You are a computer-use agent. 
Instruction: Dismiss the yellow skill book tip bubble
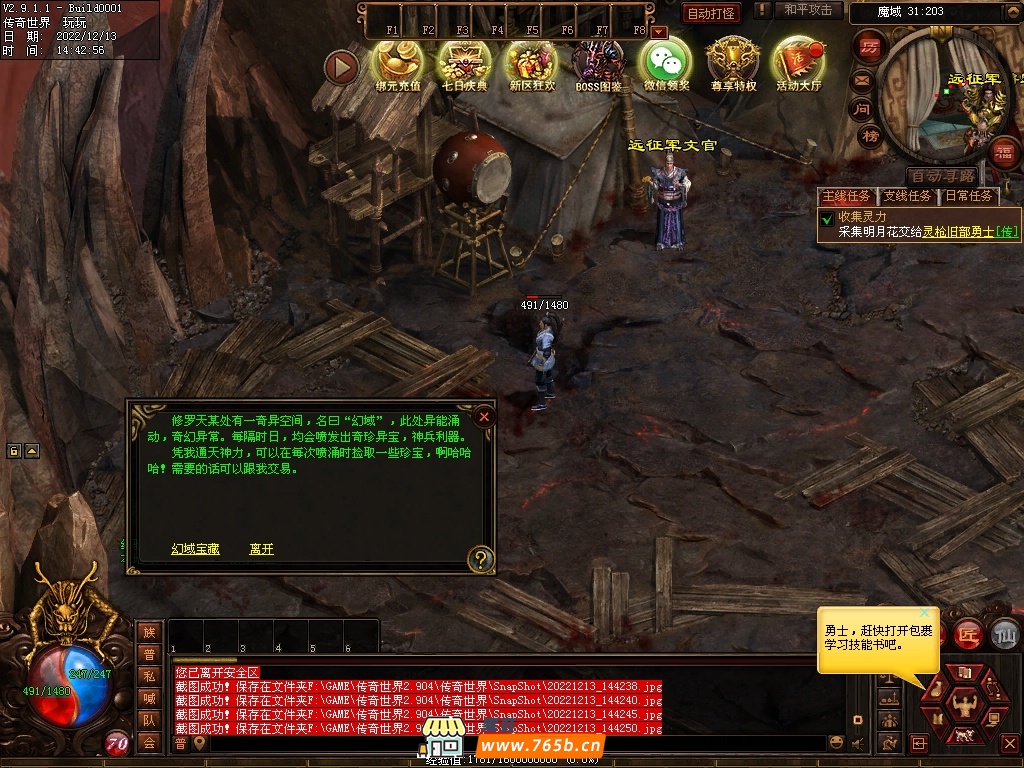pos(925,612)
